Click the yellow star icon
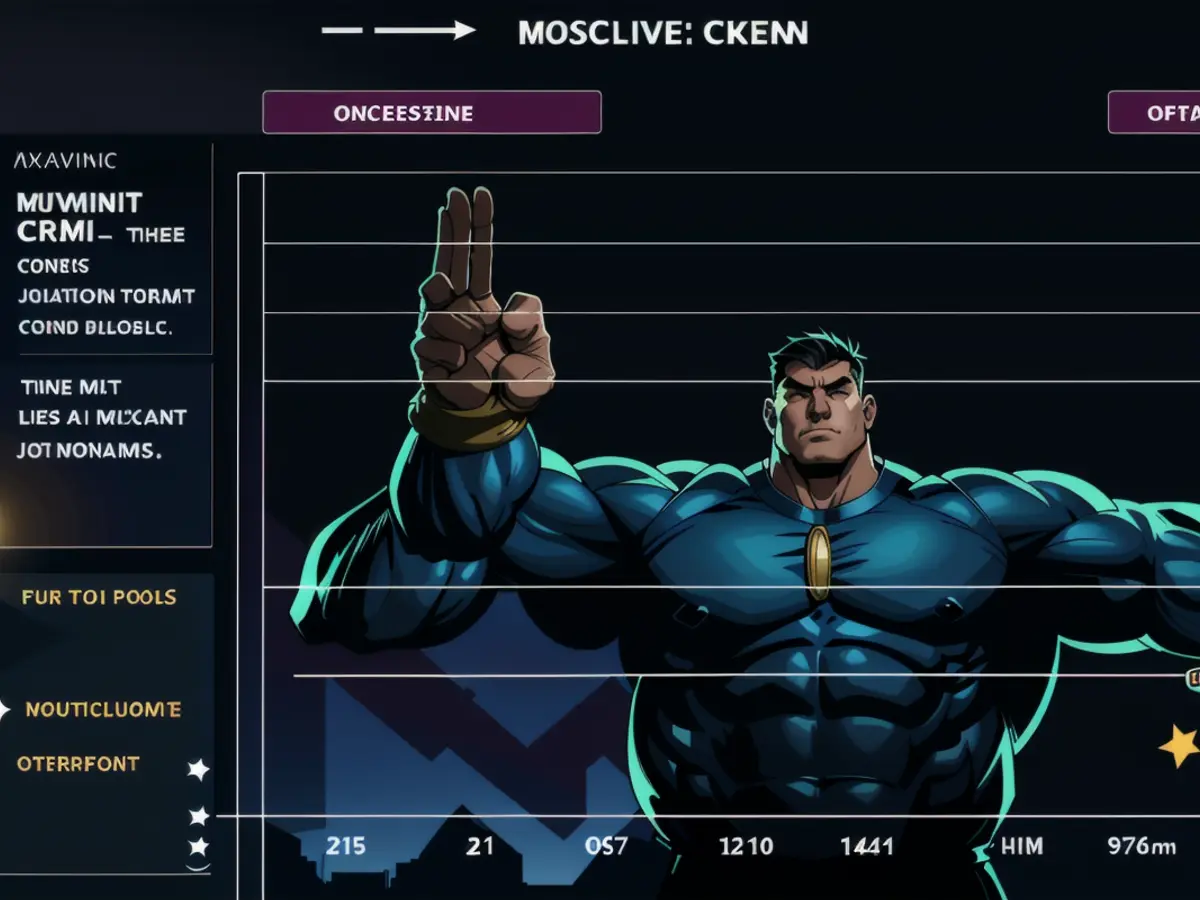Image resolution: width=1200 pixels, height=900 pixels. pos(1178,746)
